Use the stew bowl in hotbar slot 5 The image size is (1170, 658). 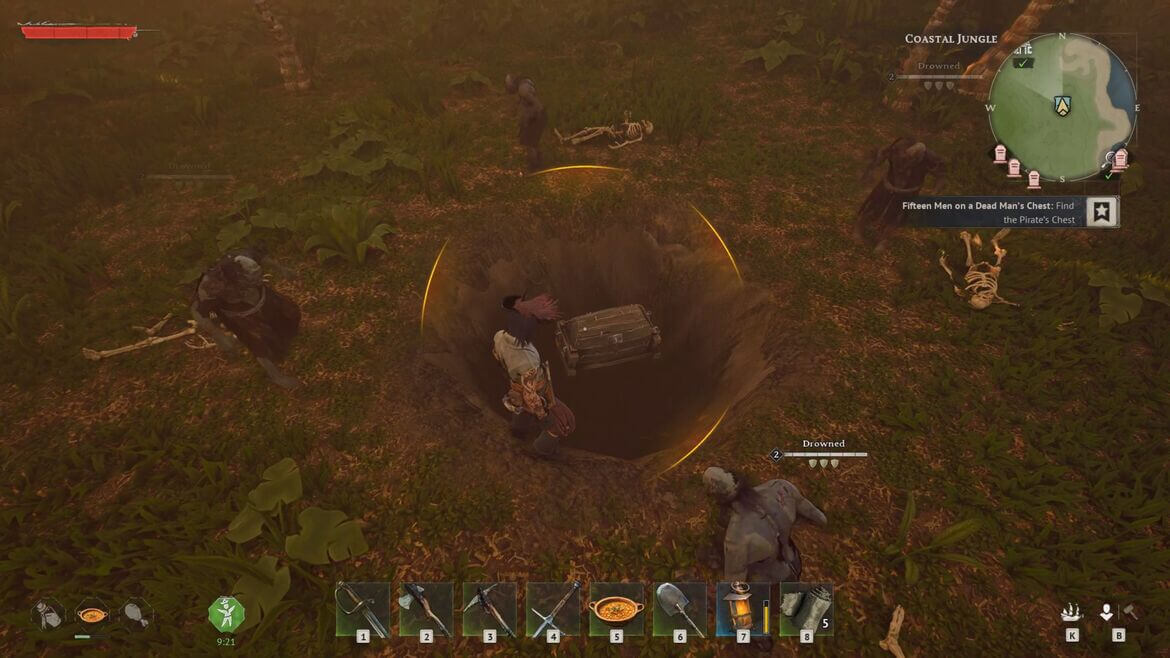617,609
